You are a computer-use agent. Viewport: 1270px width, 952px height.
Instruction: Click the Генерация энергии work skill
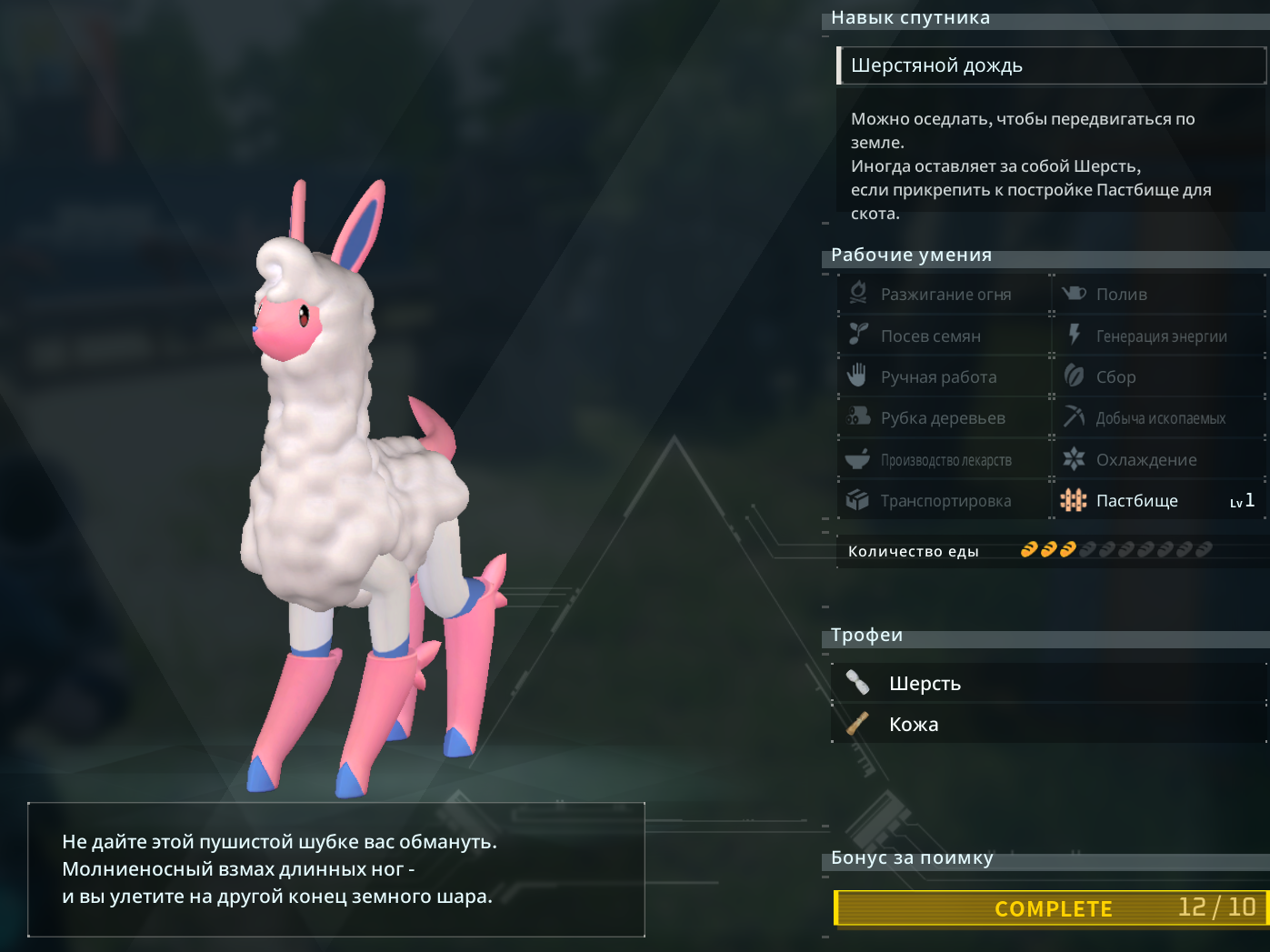[x=1159, y=336]
